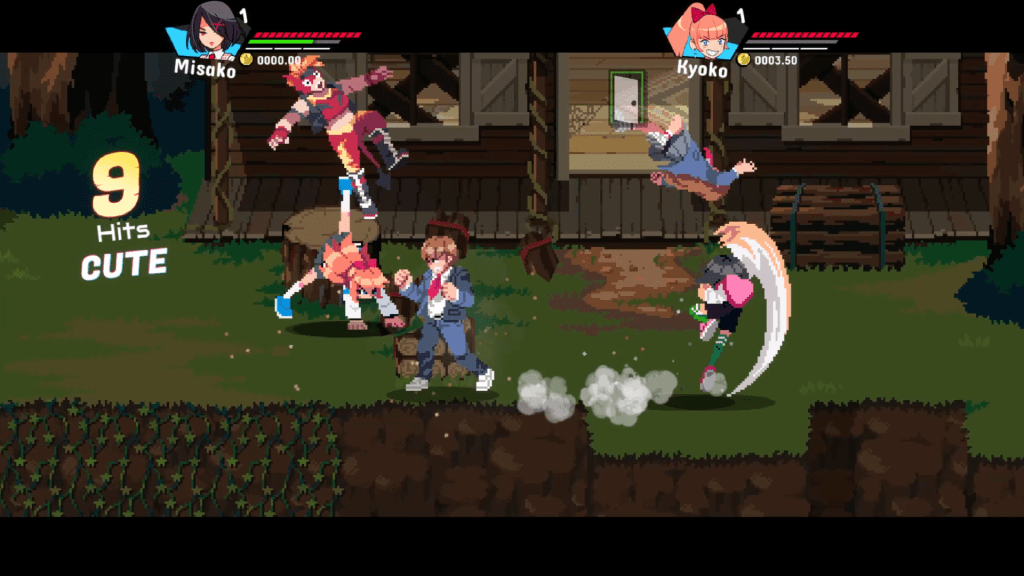1024x576 pixels.
Task: Click the gold coin icon under Kyoko's bars
Action: [744, 60]
